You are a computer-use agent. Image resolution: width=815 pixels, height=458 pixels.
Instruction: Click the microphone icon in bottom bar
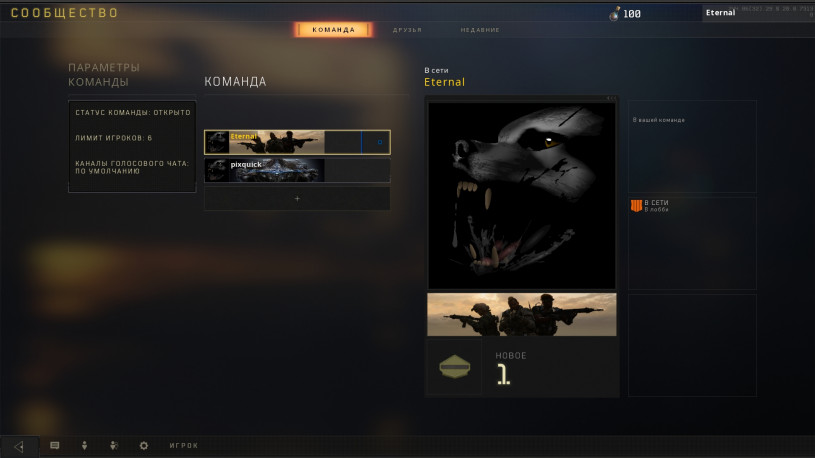(x=84, y=445)
